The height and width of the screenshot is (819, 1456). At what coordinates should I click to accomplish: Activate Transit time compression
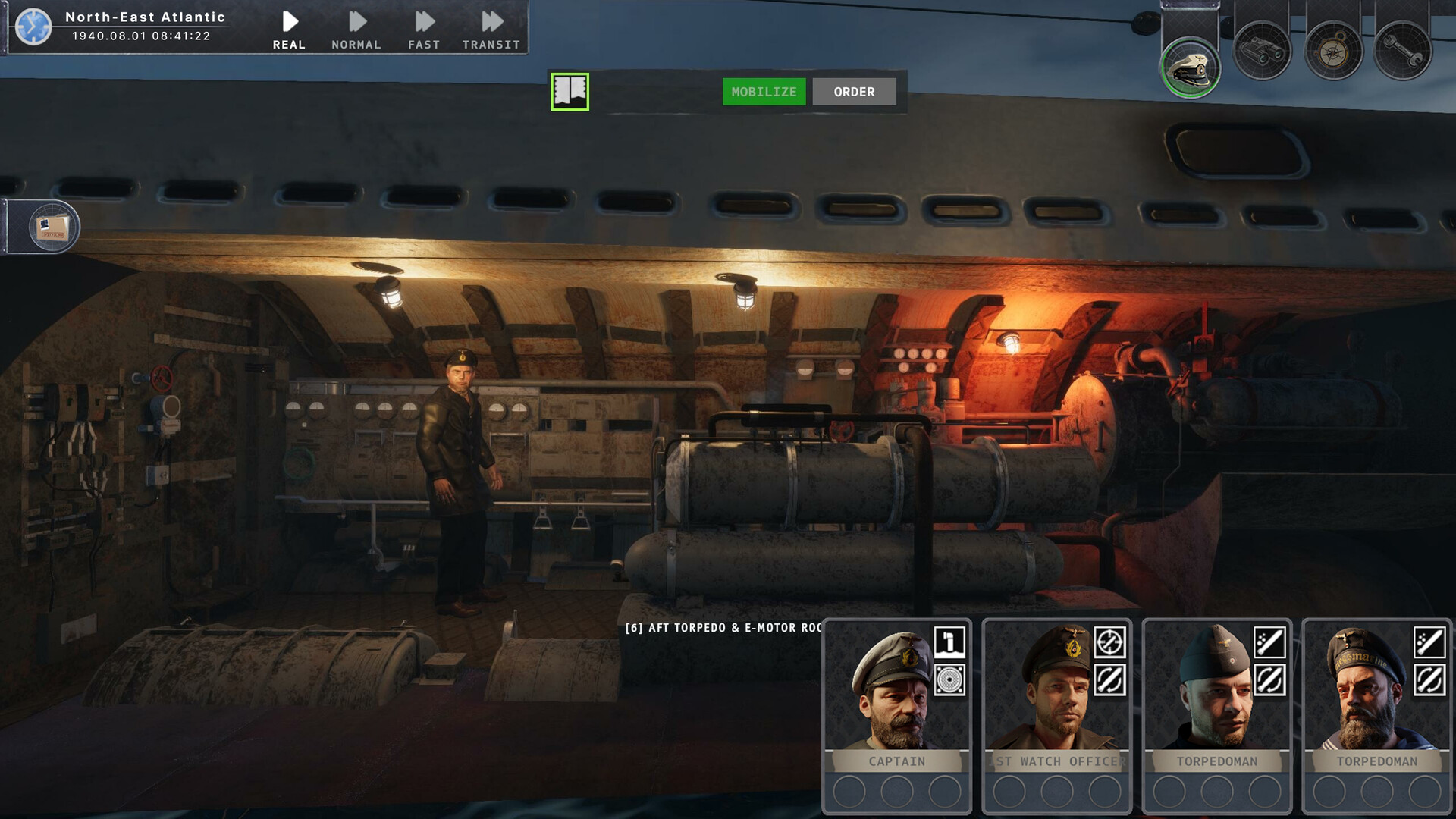coord(491,30)
